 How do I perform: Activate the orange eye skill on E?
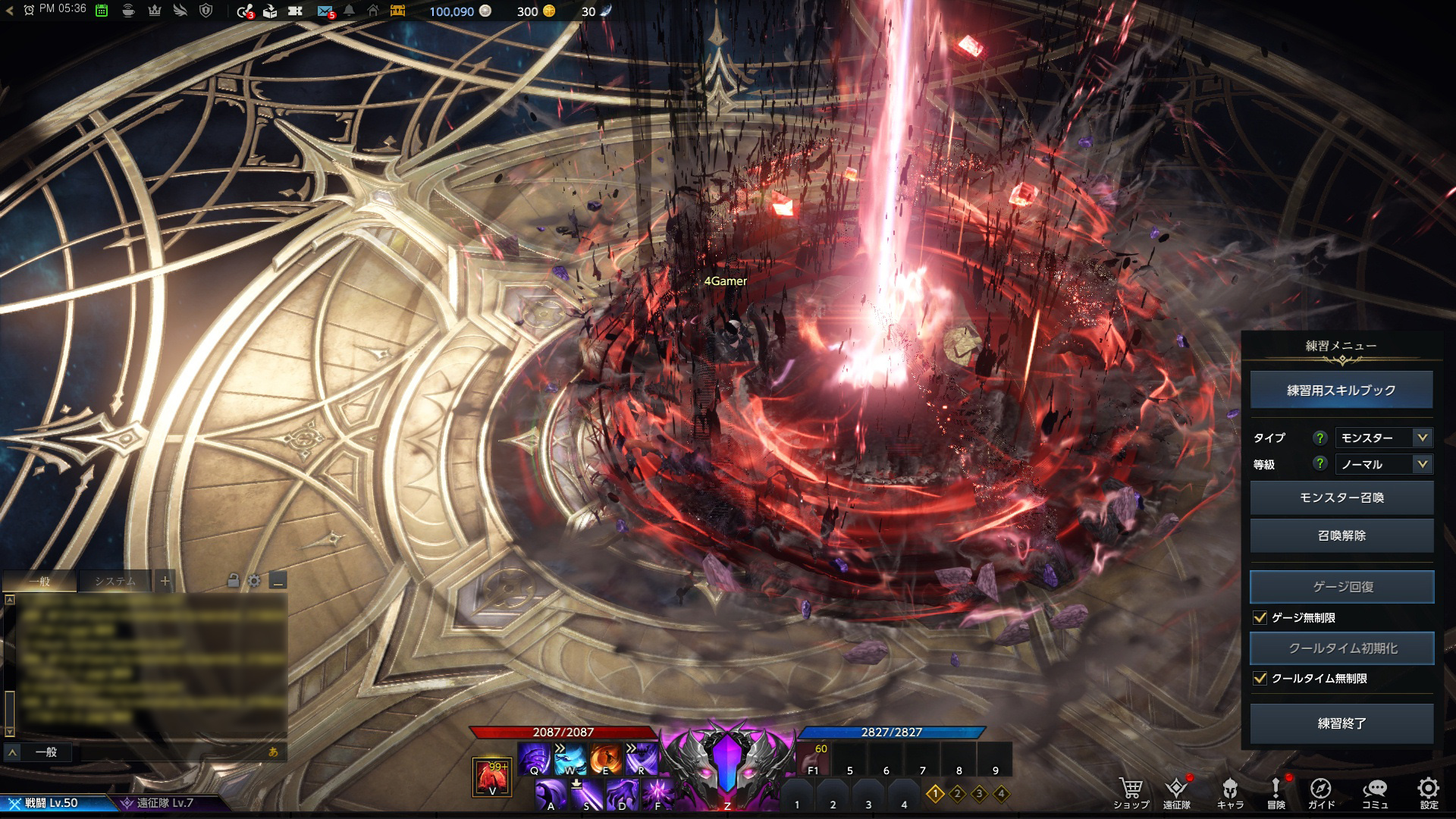(x=605, y=758)
